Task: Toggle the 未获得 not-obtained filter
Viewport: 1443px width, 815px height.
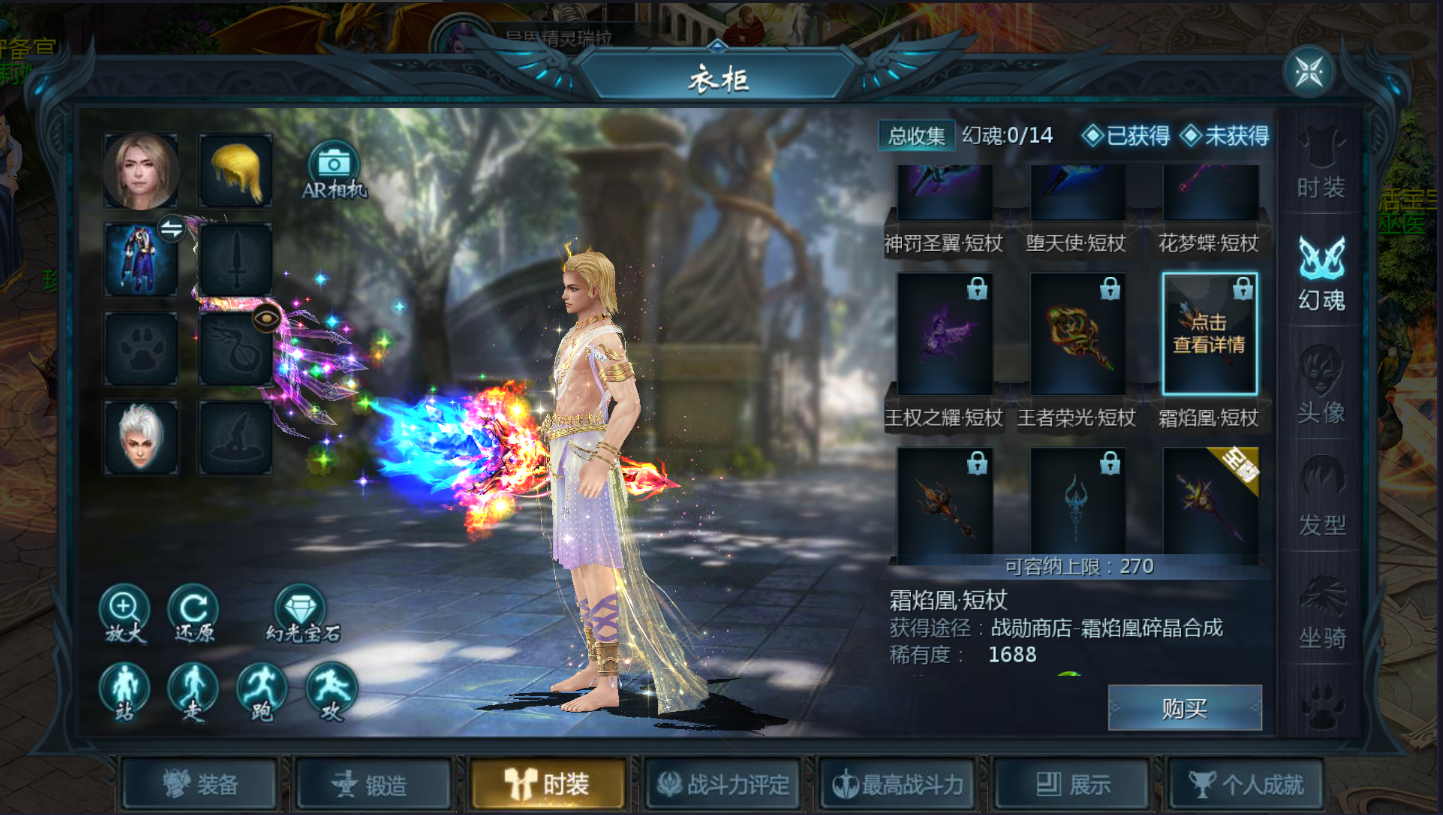Action: point(1225,136)
